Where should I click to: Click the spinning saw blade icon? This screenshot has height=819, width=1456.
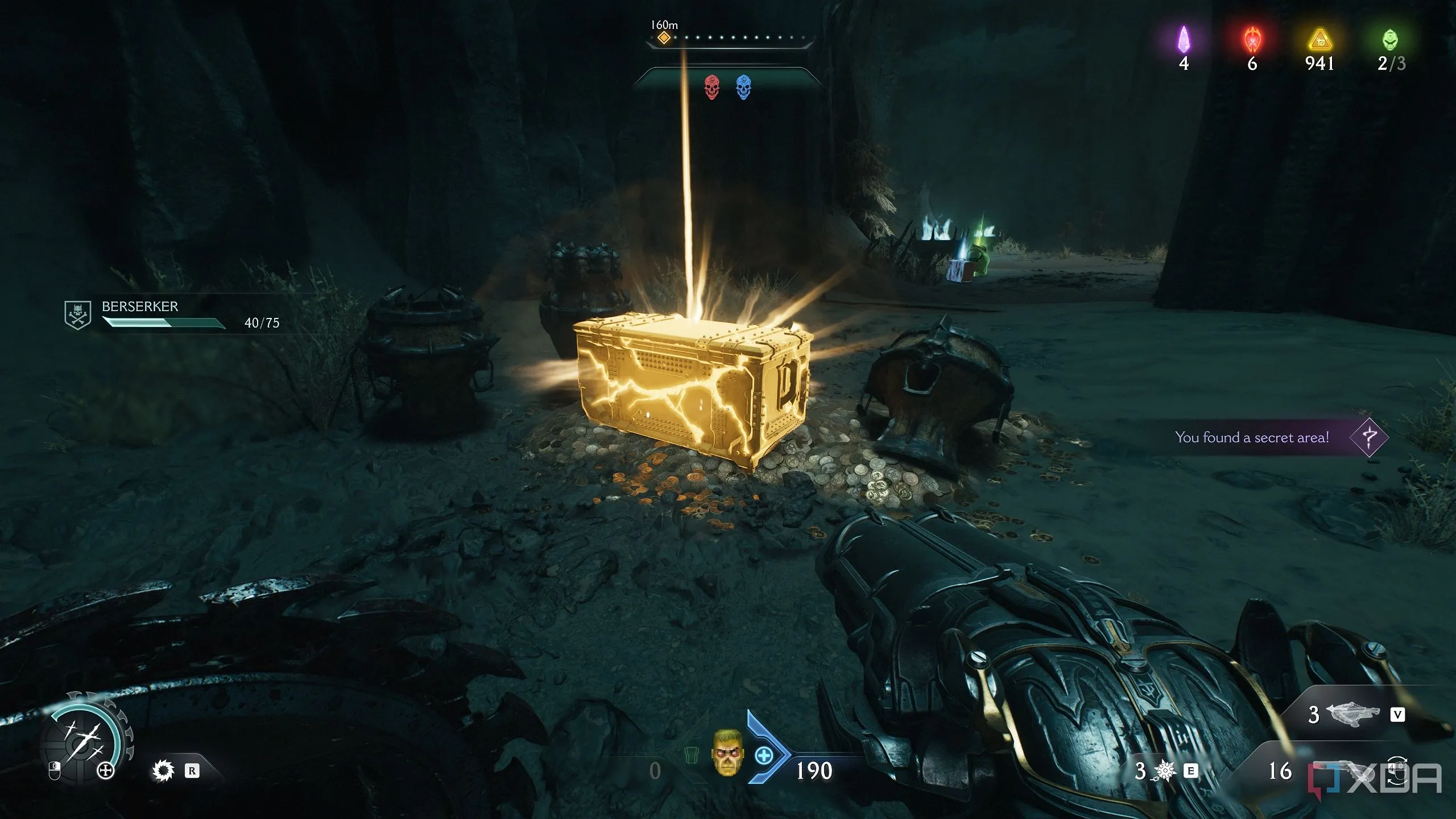pos(163,771)
